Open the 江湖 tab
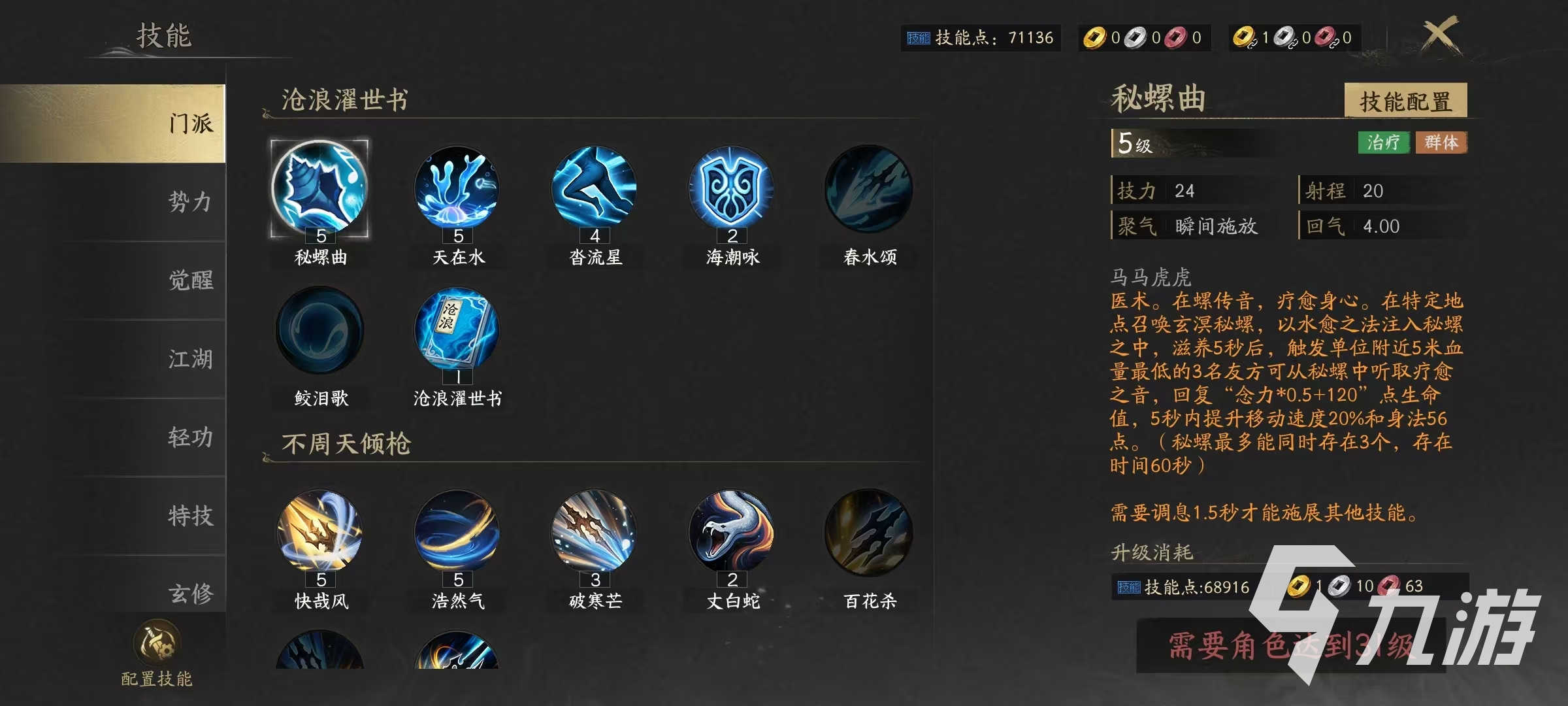This screenshot has width=1568, height=706. coord(189,360)
